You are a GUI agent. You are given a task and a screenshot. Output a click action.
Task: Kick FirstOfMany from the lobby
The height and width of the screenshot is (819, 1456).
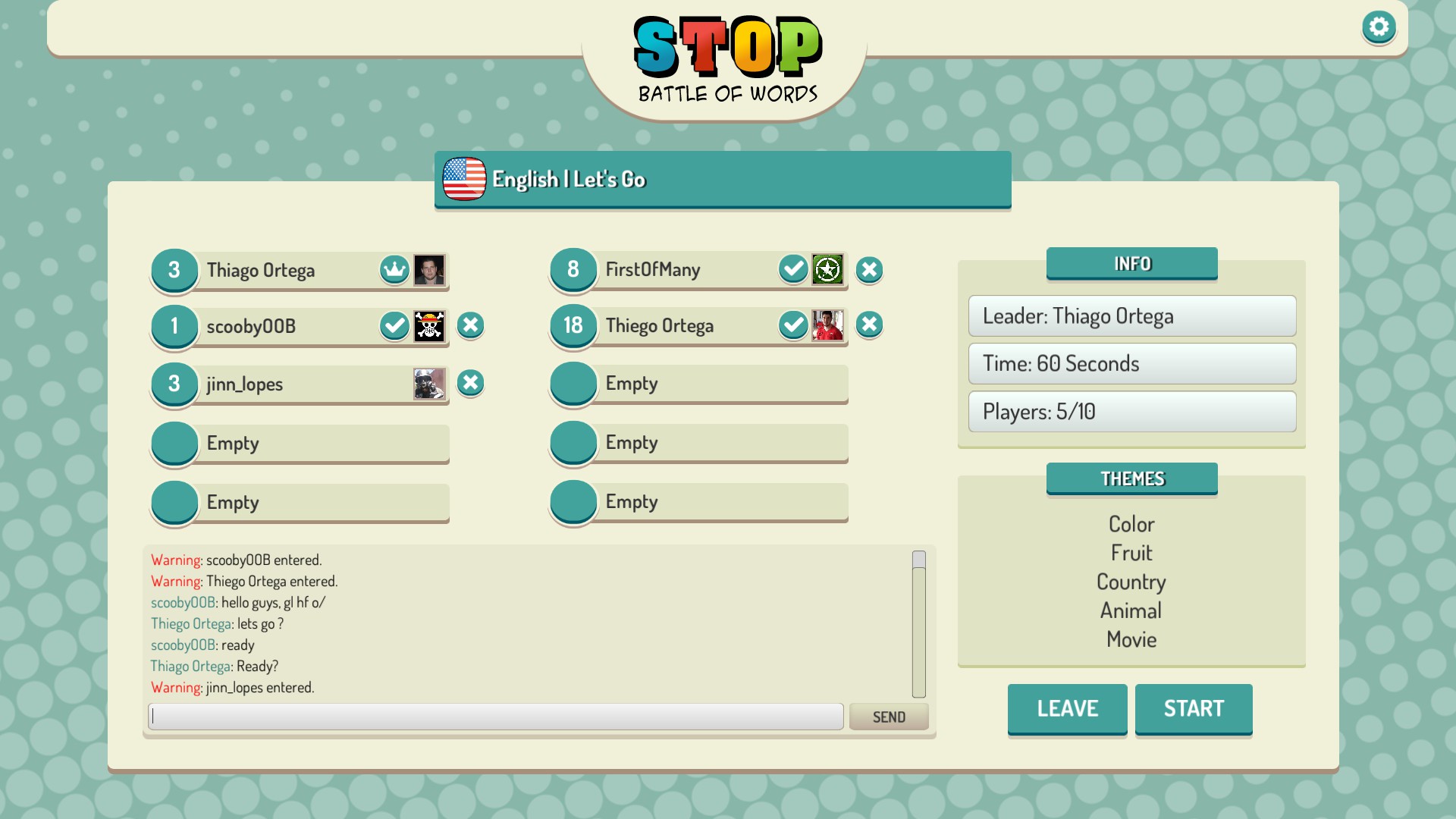point(869,269)
